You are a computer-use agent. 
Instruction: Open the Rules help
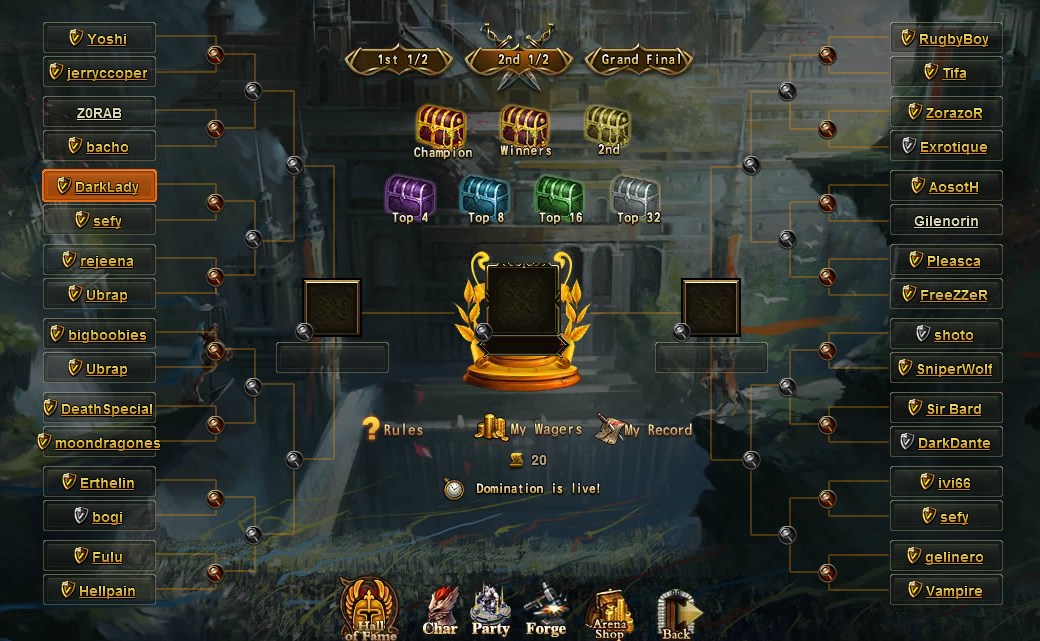coord(392,430)
